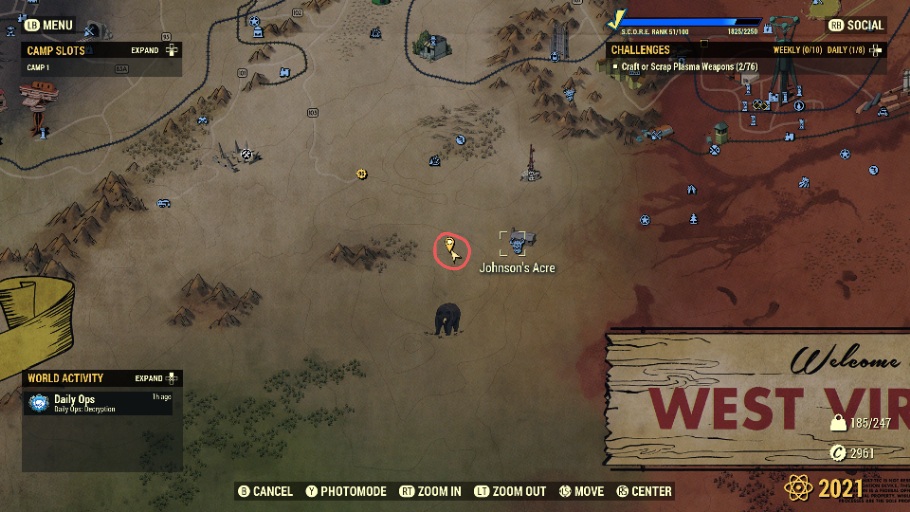Open the Social menu
This screenshot has width=910, height=512.
click(x=857, y=25)
